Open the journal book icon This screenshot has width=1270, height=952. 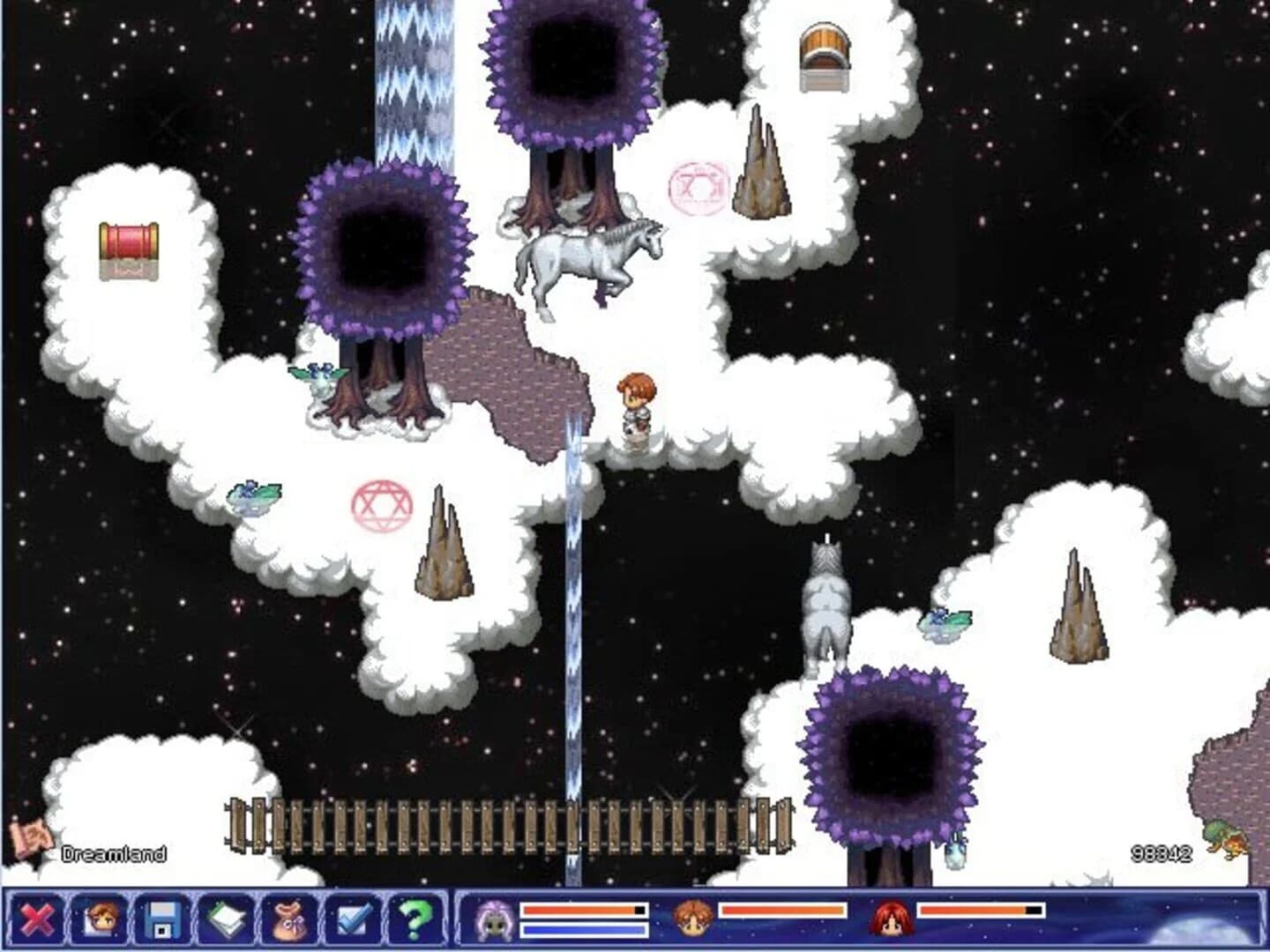point(226,919)
